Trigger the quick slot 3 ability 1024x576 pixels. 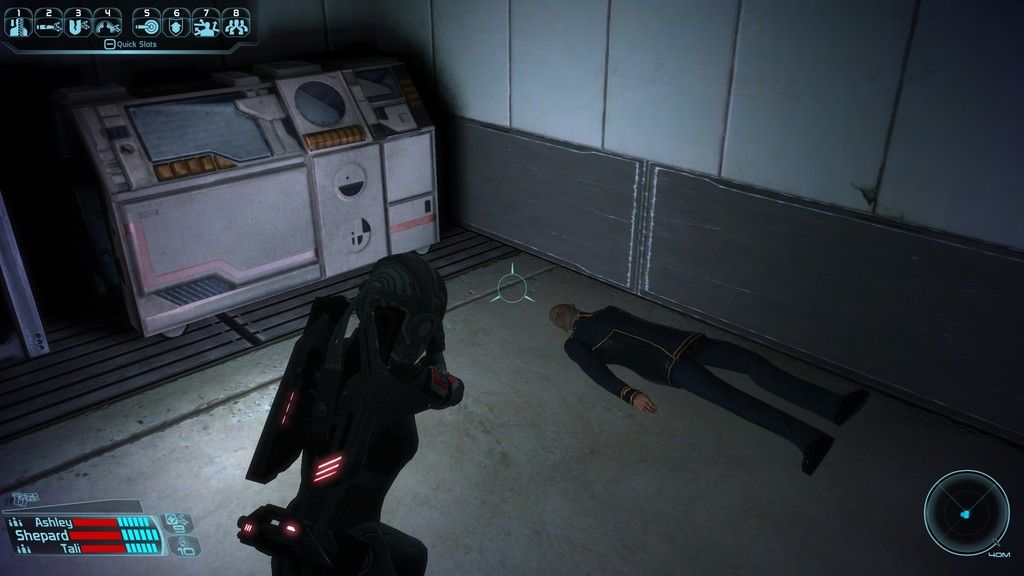(x=77, y=23)
